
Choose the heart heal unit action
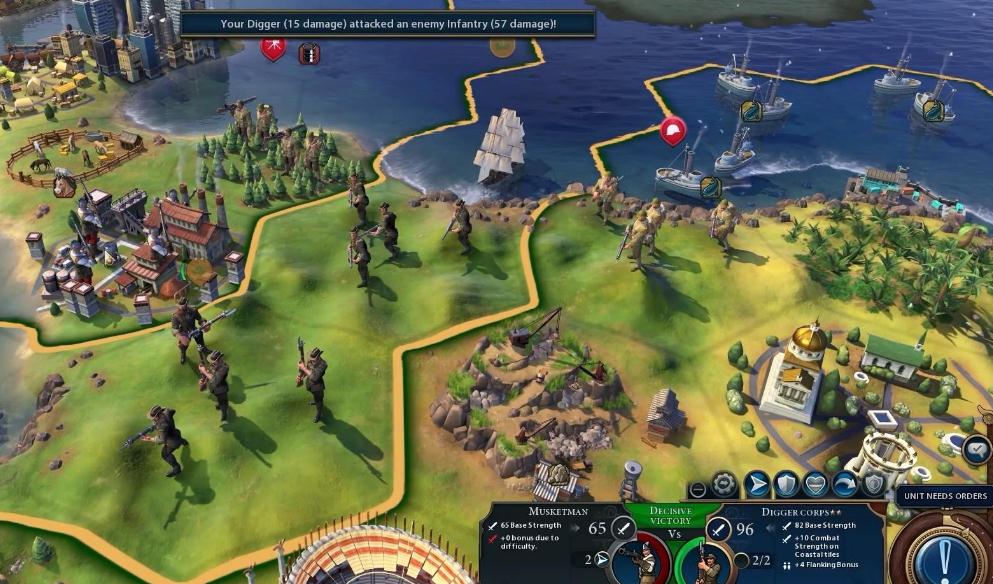[816, 484]
